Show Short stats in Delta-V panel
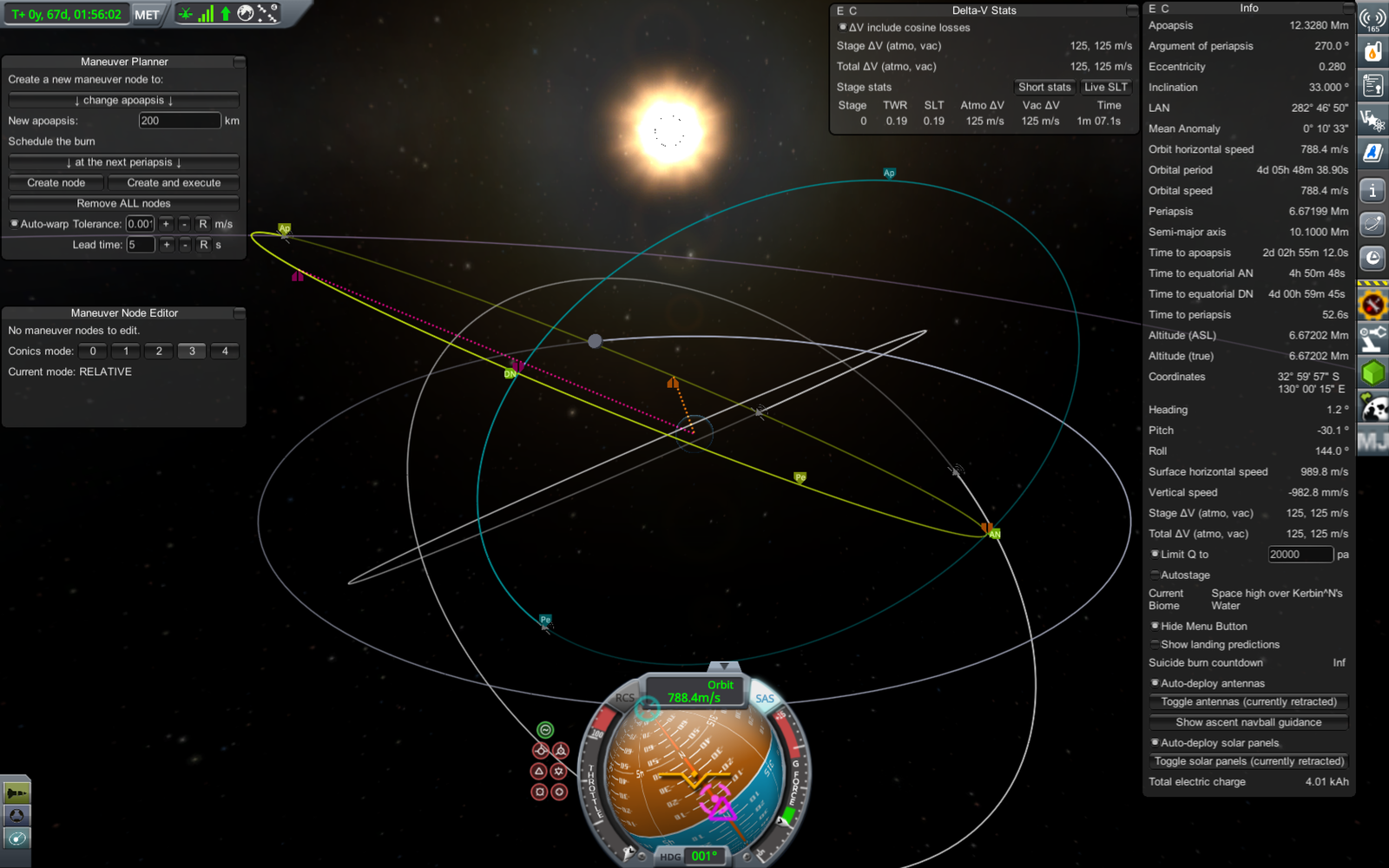 pyautogui.click(x=1044, y=87)
